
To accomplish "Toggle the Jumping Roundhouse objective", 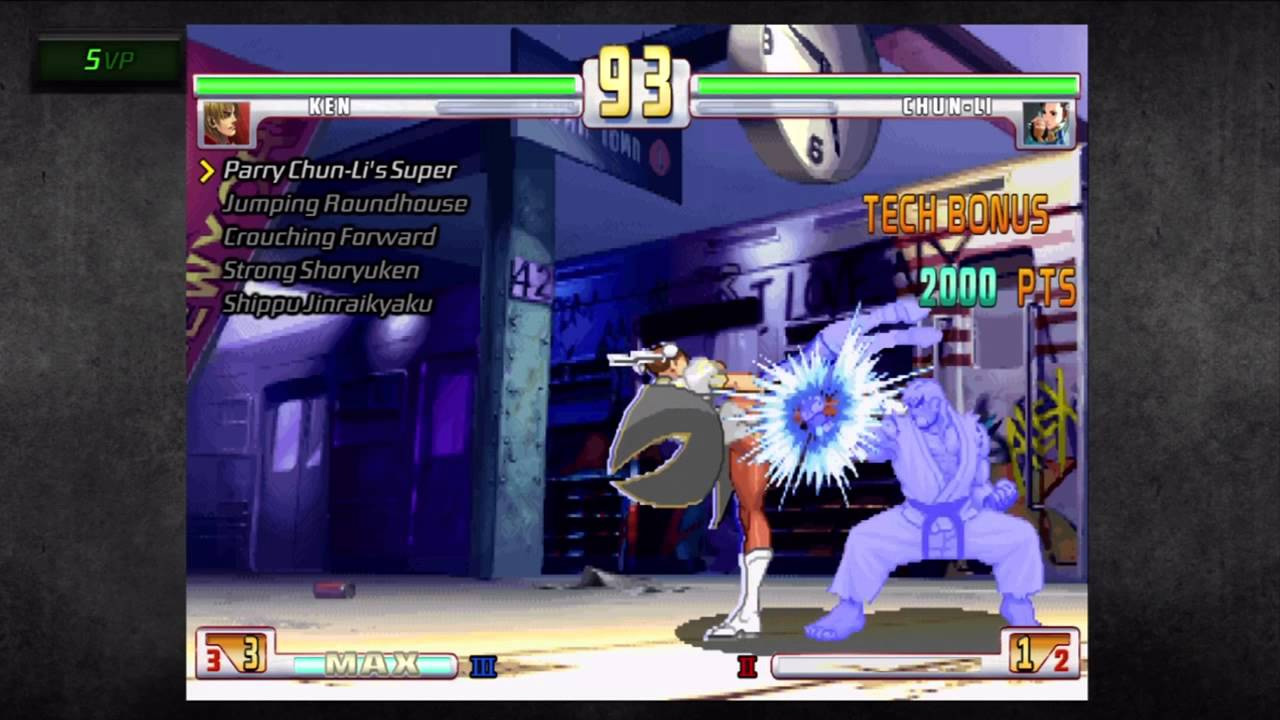I will [346, 204].
